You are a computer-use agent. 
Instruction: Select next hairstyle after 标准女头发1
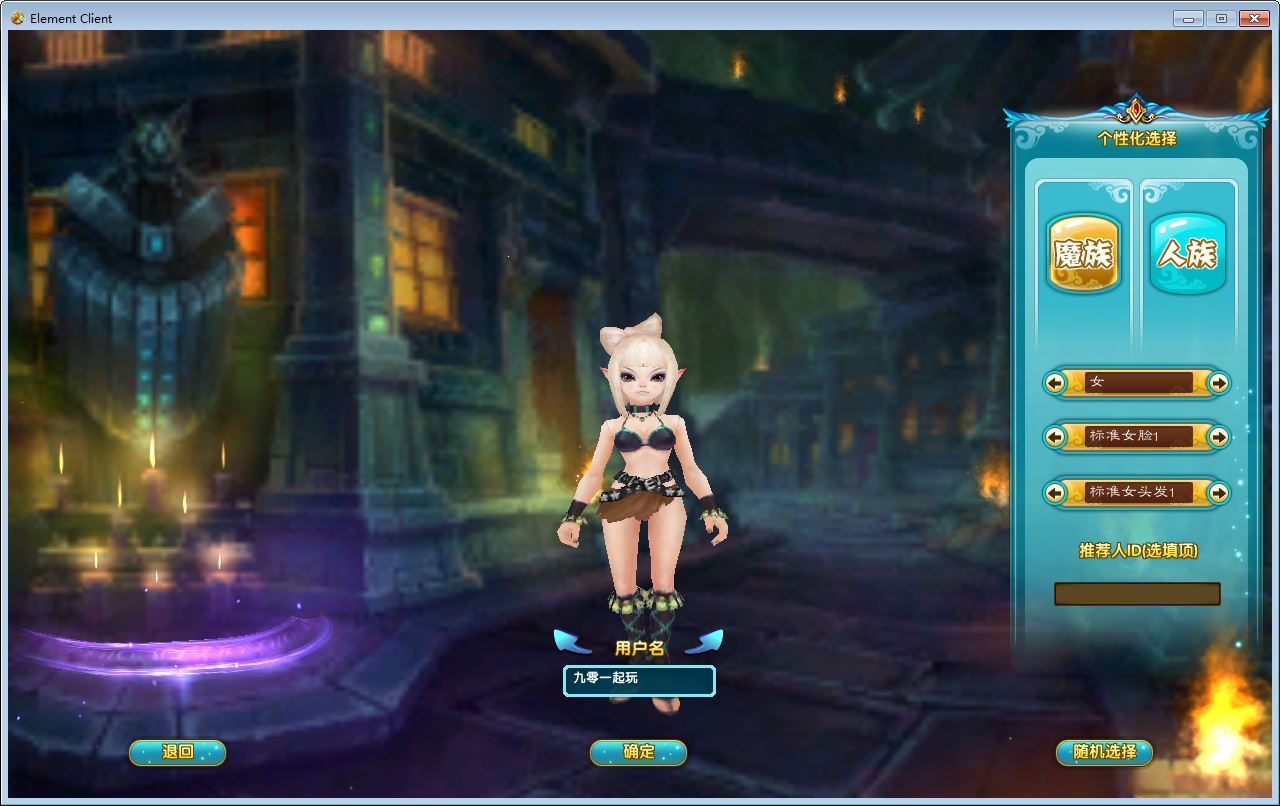[1218, 493]
